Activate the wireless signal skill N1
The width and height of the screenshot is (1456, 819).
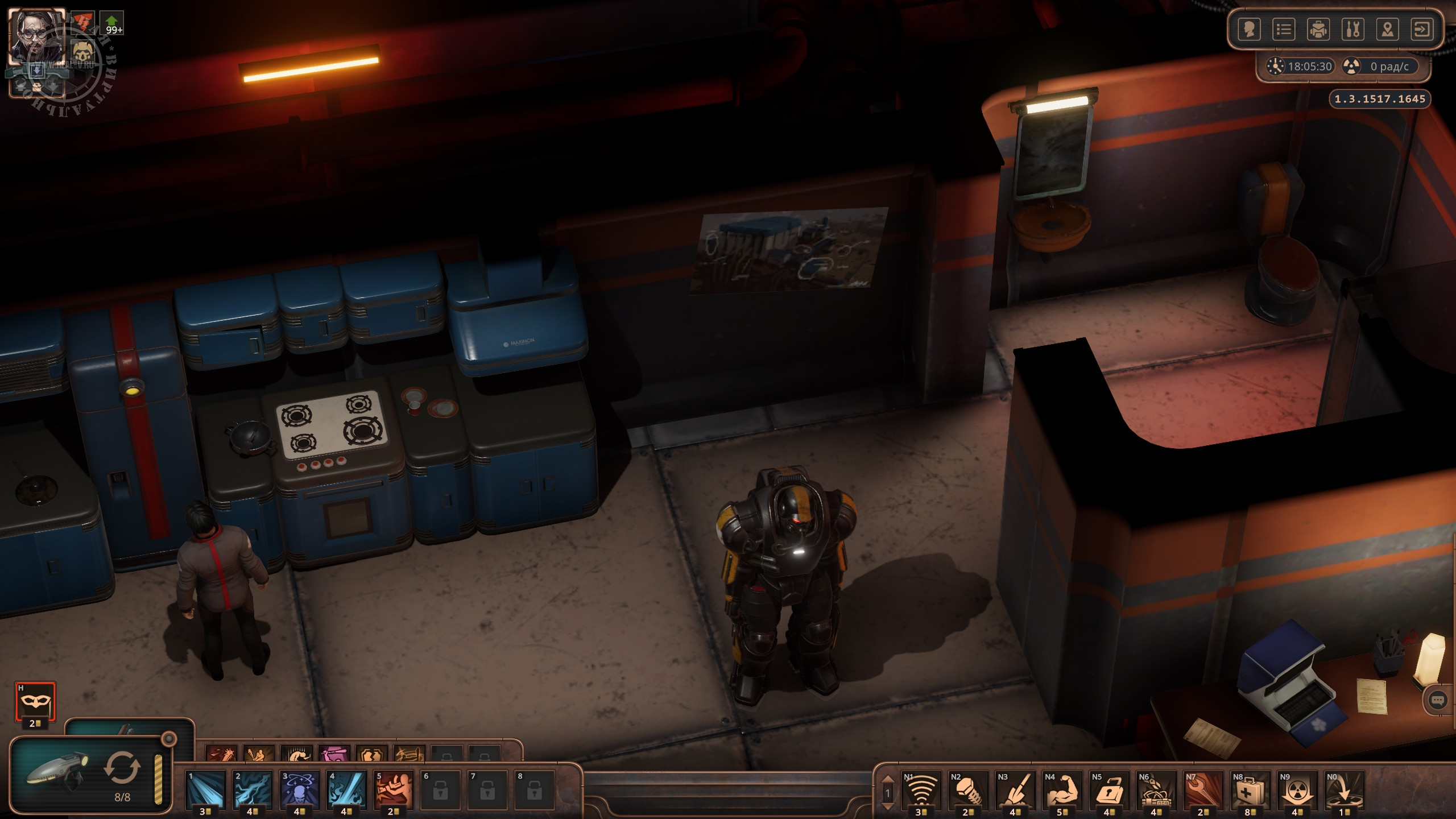tap(921, 789)
